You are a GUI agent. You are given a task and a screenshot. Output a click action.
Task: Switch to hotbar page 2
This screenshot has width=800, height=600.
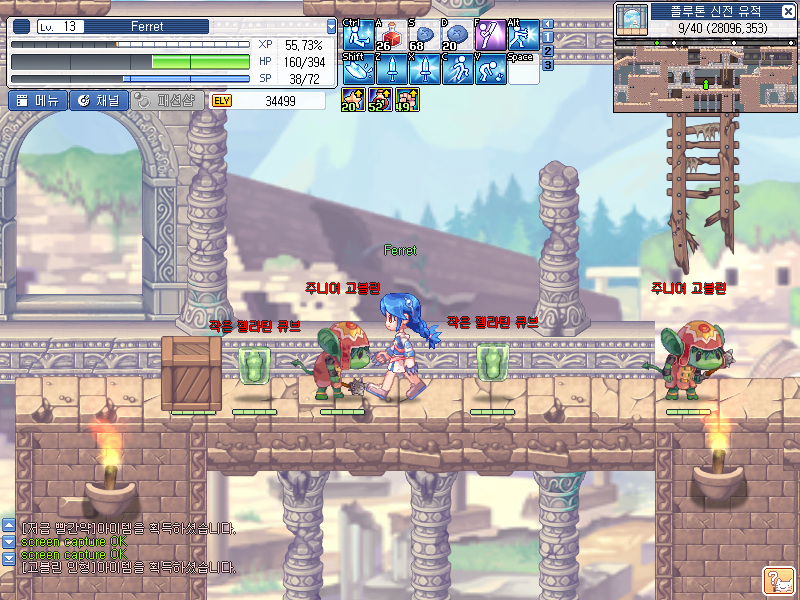[548, 51]
